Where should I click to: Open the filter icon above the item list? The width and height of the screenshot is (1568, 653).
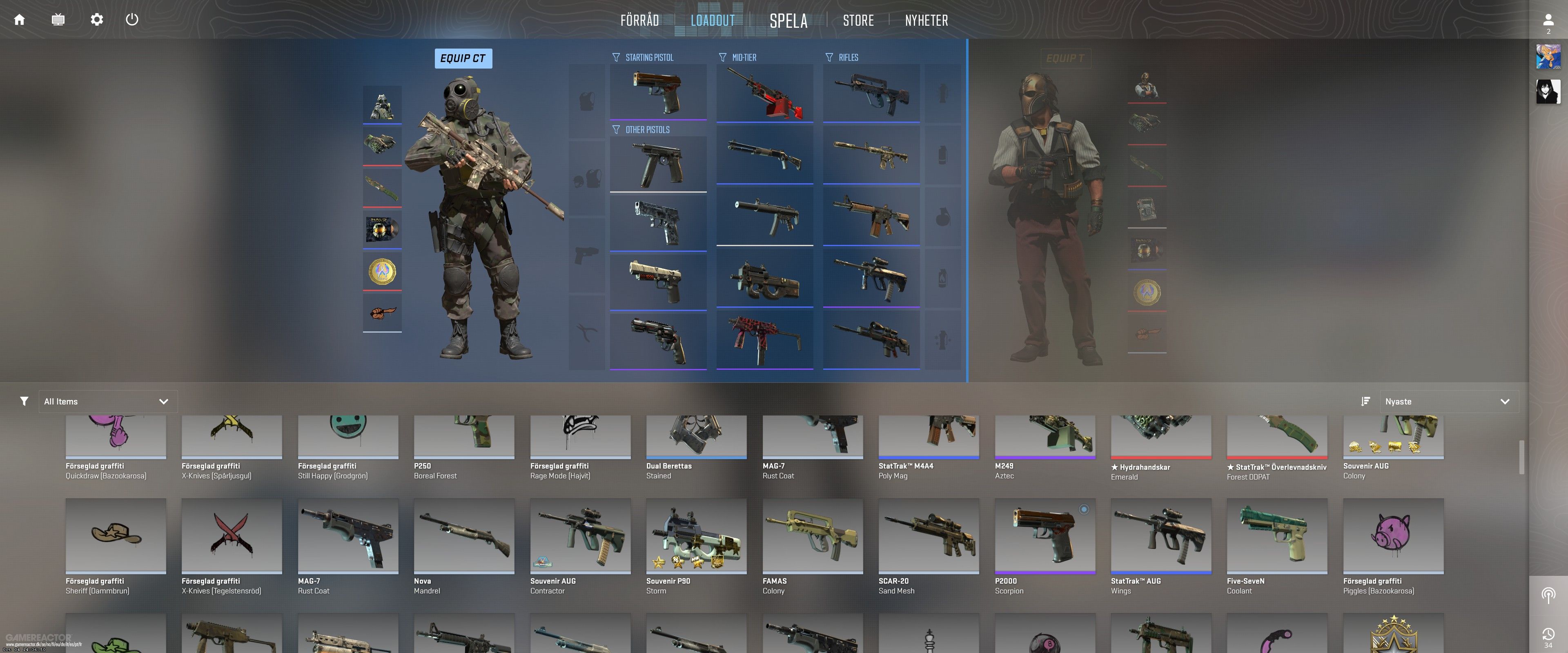pyautogui.click(x=24, y=401)
